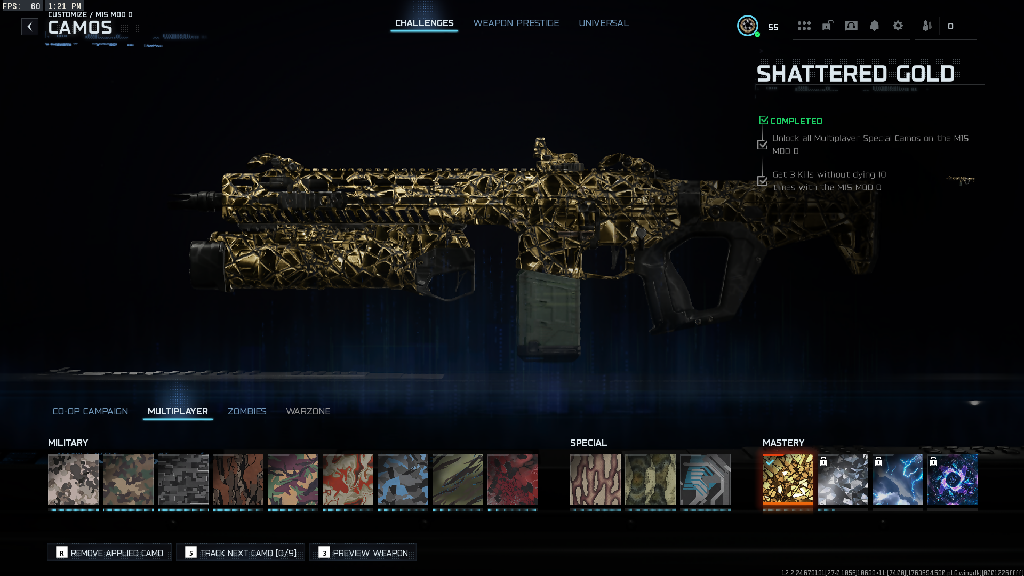
Task: Select the Challenges tab
Action: (424, 23)
